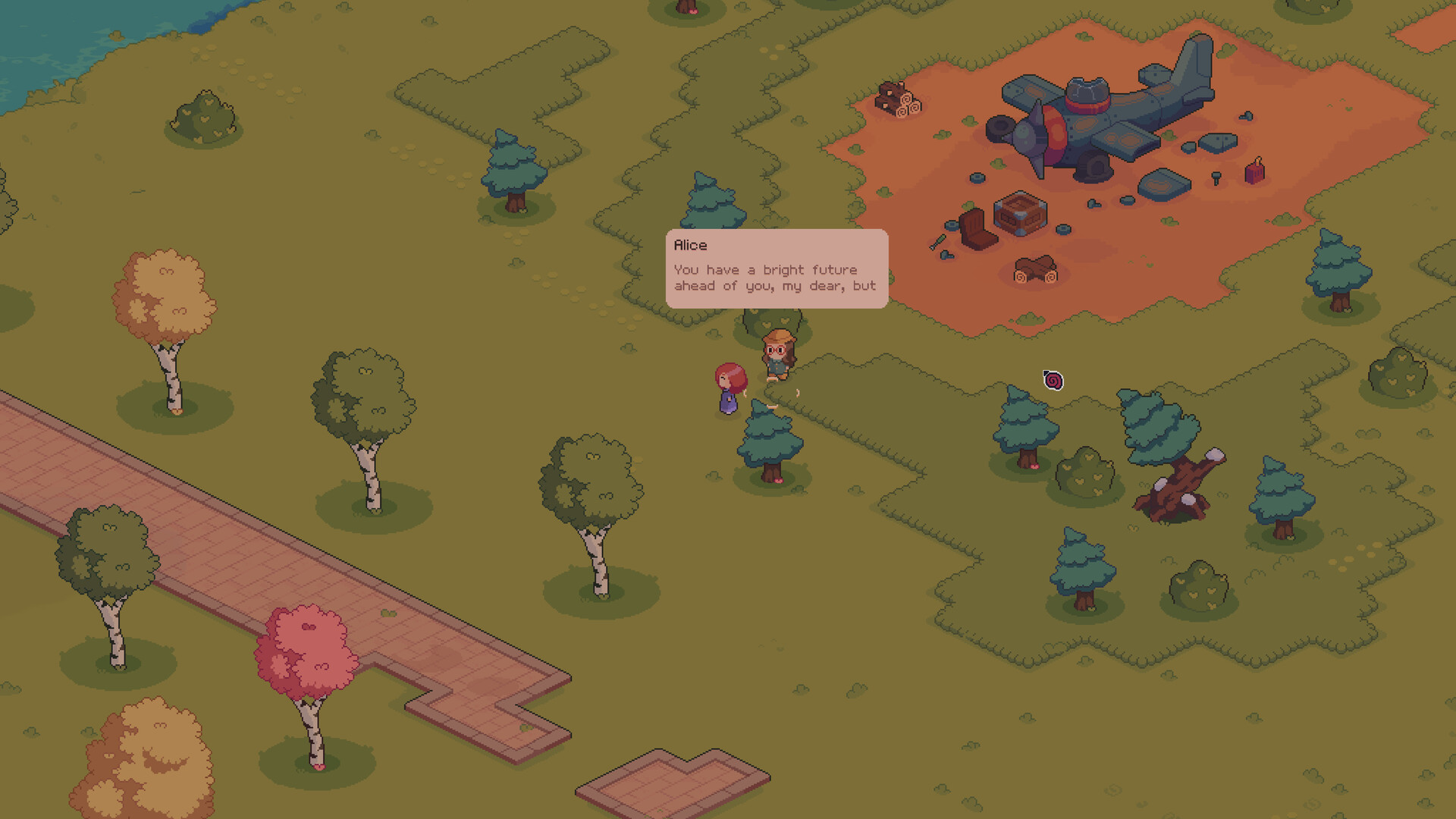The height and width of the screenshot is (819, 1456).
Task: Click the purple snail cursor icon
Action: coord(1052,379)
